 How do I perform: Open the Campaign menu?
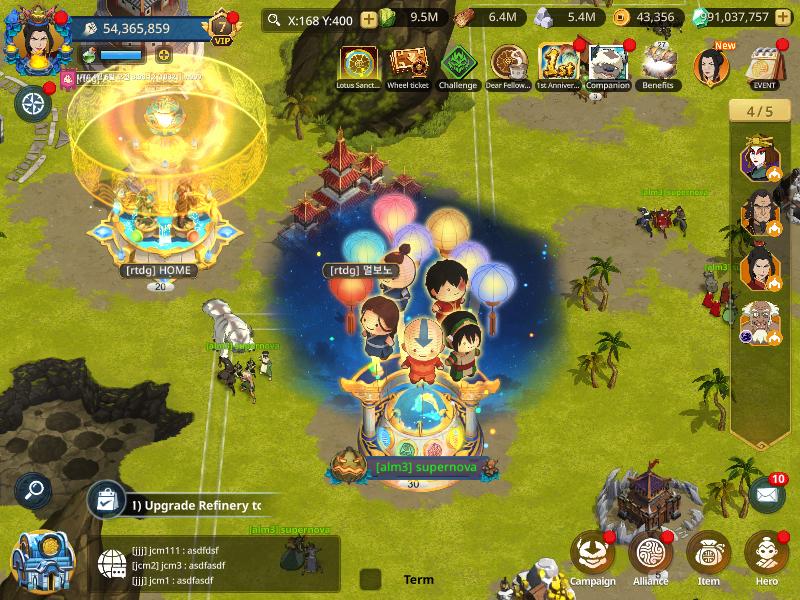pyautogui.click(x=592, y=555)
